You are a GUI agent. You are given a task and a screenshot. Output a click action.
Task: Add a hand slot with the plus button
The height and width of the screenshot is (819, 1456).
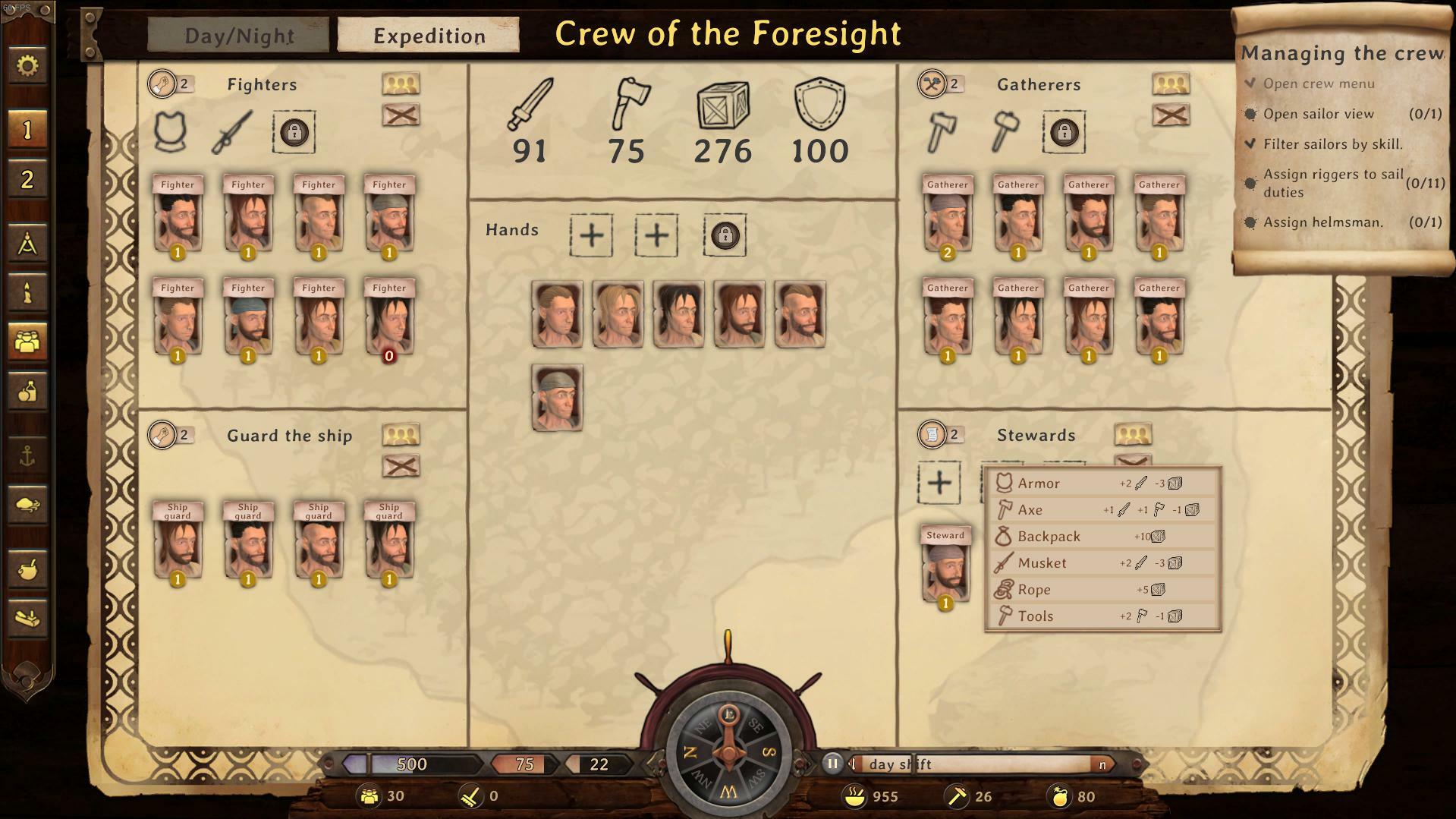[x=591, y=235]
